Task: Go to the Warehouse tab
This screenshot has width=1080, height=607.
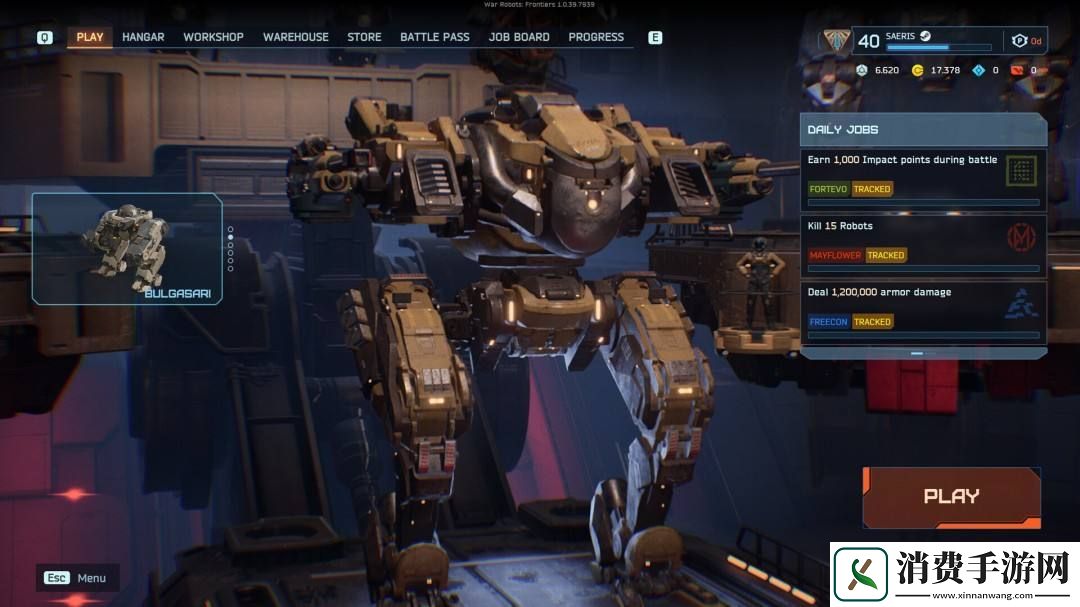Action: 295,37
